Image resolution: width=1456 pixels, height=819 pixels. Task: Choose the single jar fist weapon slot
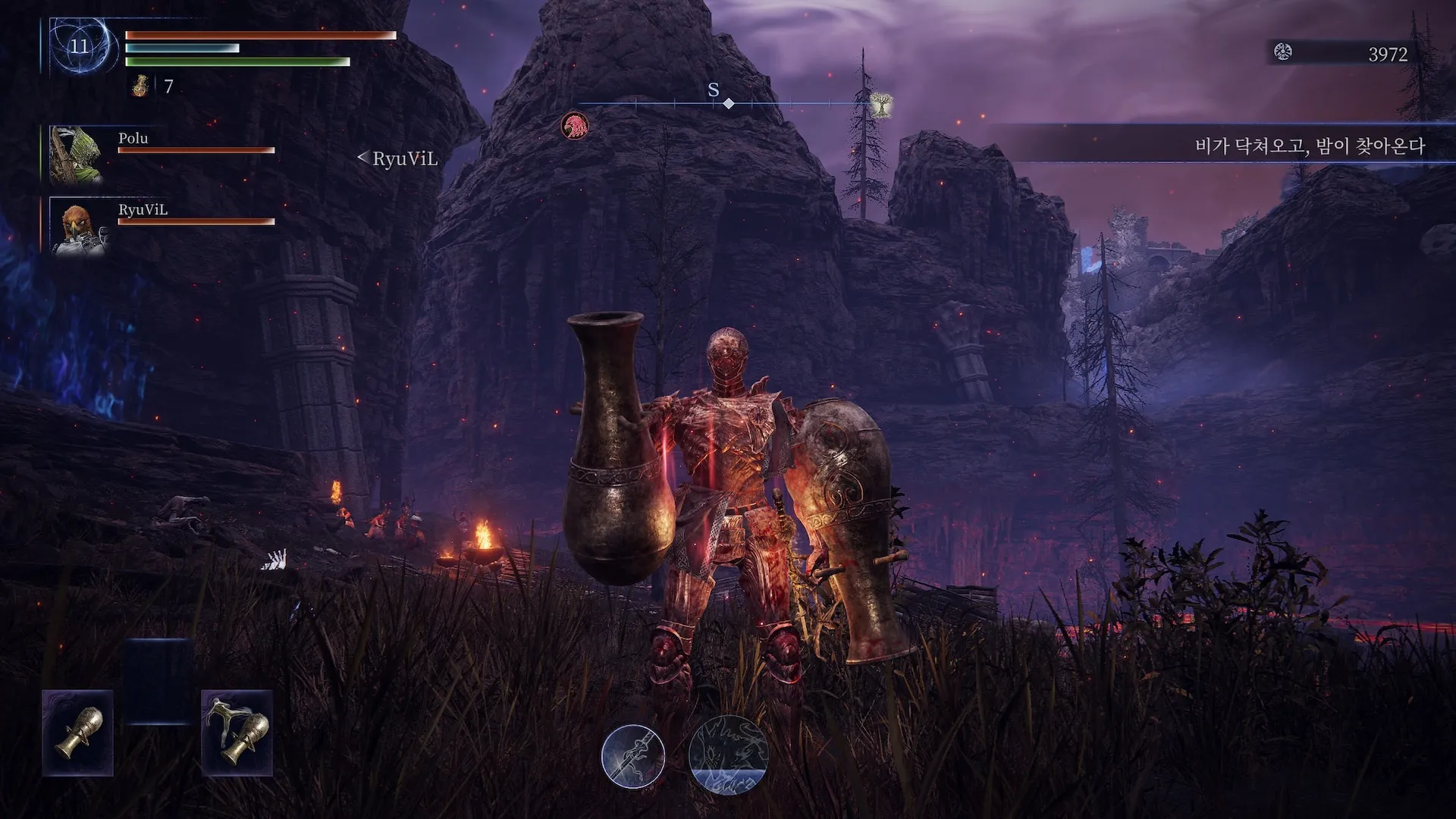point(78,733)
